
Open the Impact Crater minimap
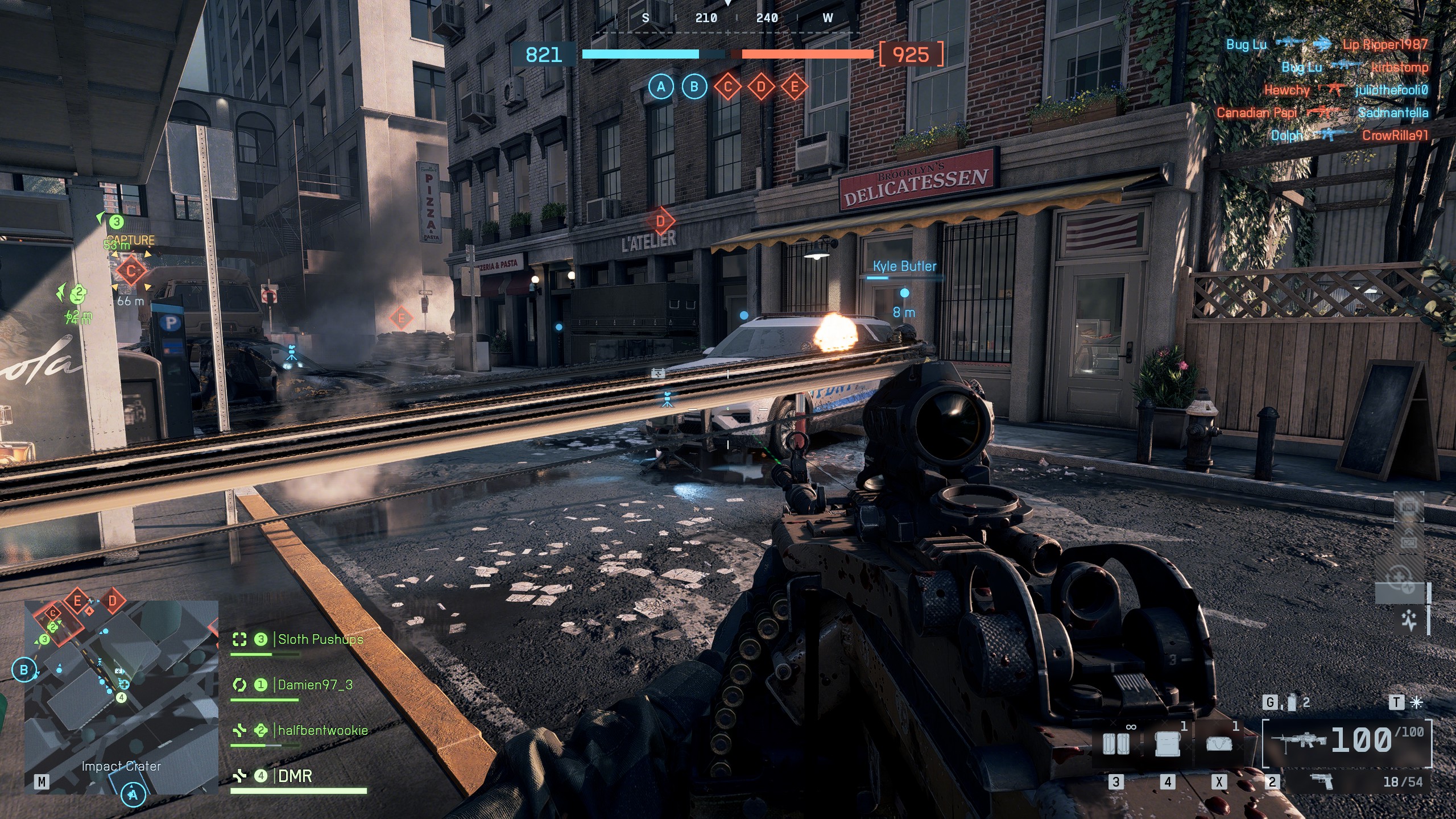click(121, 697)
